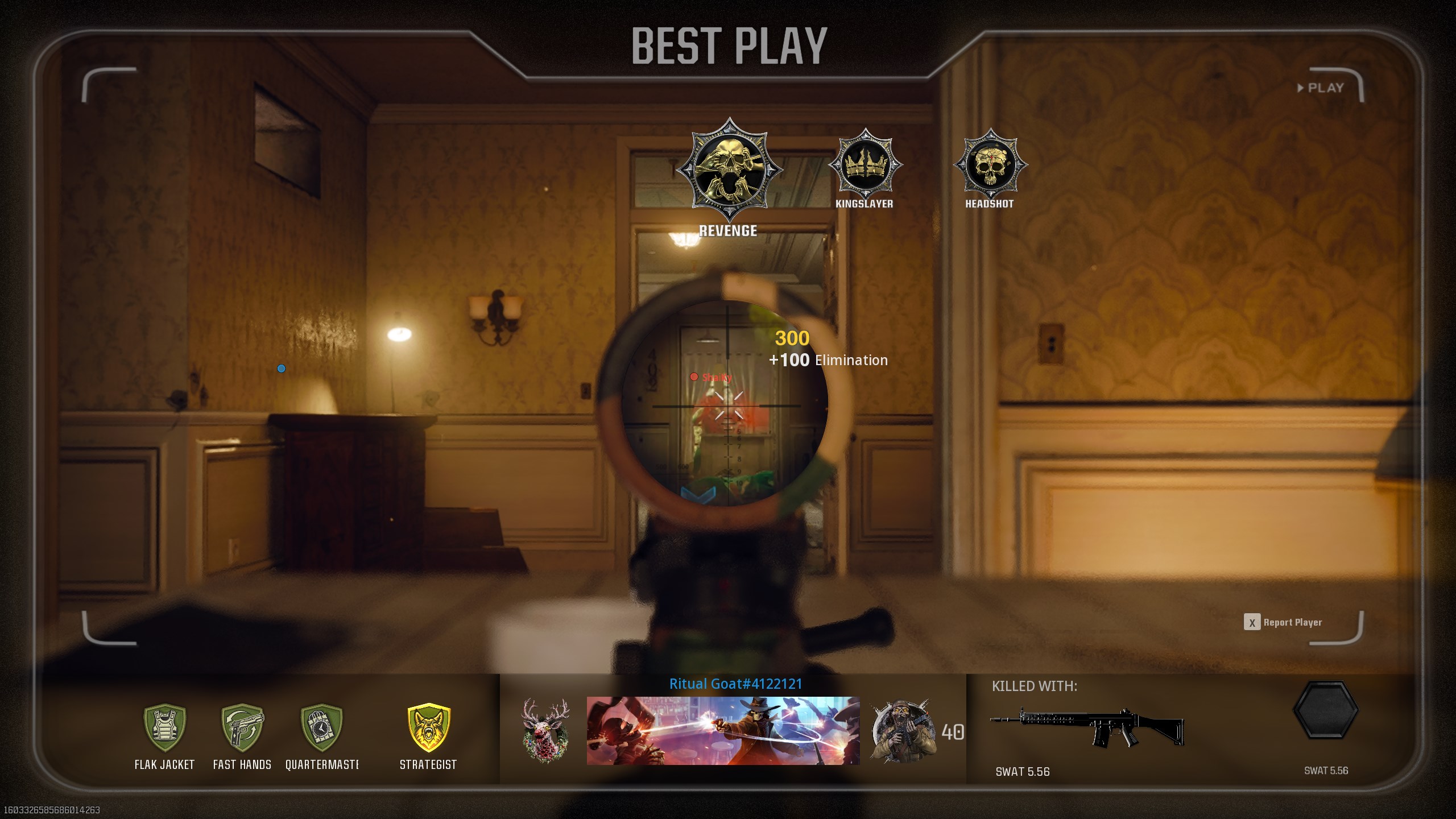
Task: Choose the Quartermaster perk icon
Action: 321,727
